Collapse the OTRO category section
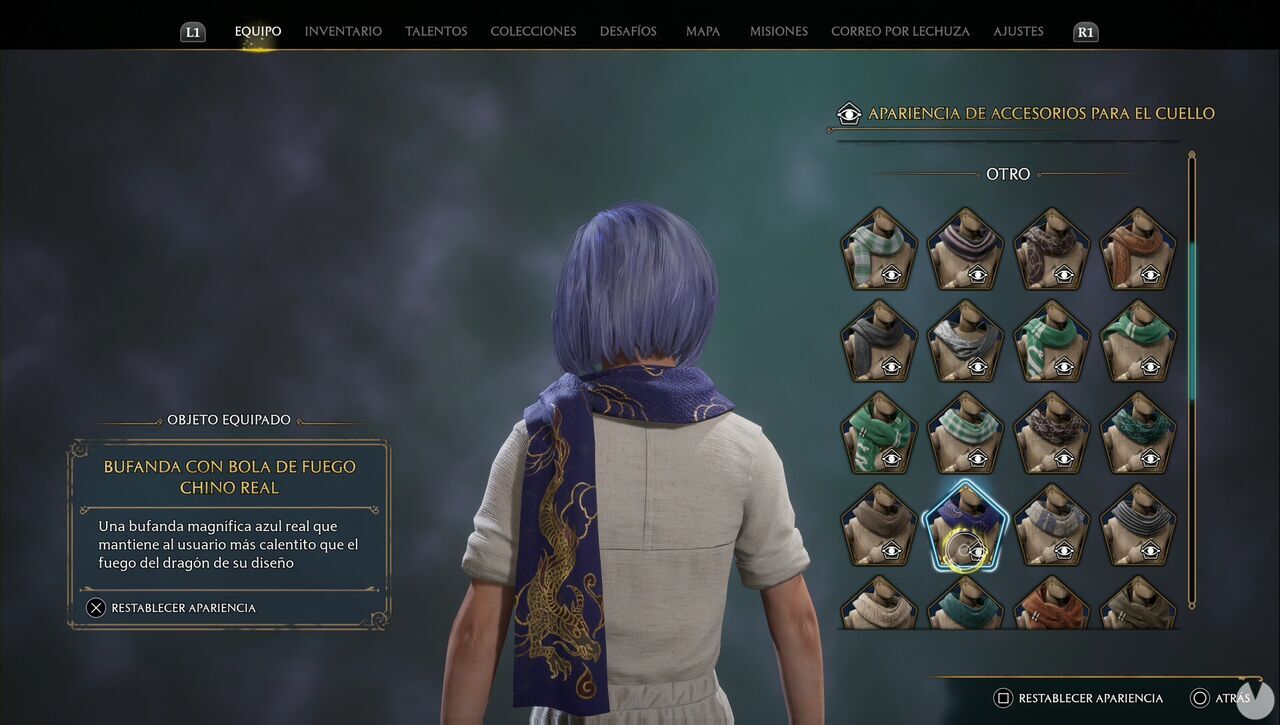 [1008, 173]
